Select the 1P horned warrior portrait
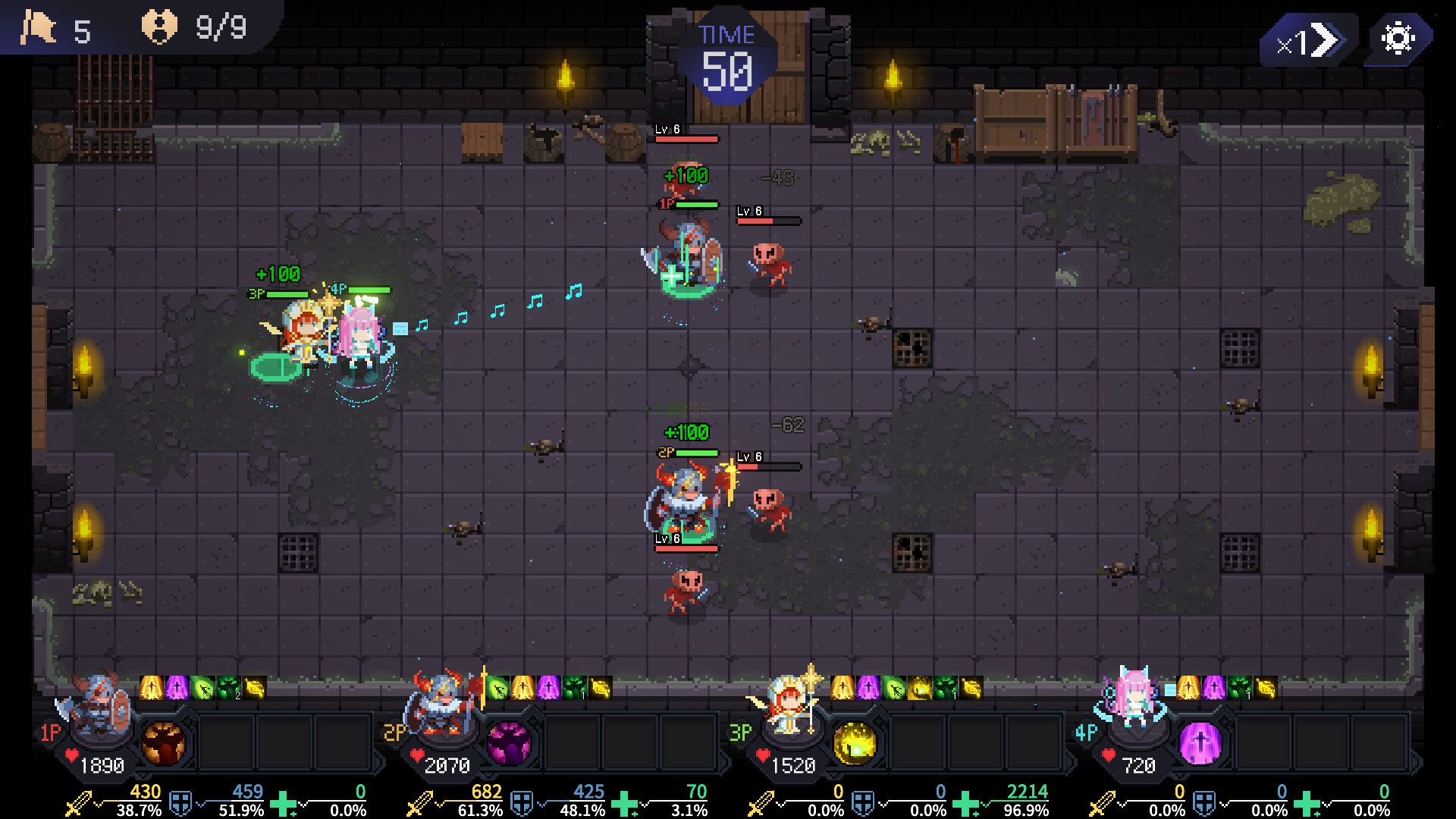The image size is (1456, 819). (99, 707)
